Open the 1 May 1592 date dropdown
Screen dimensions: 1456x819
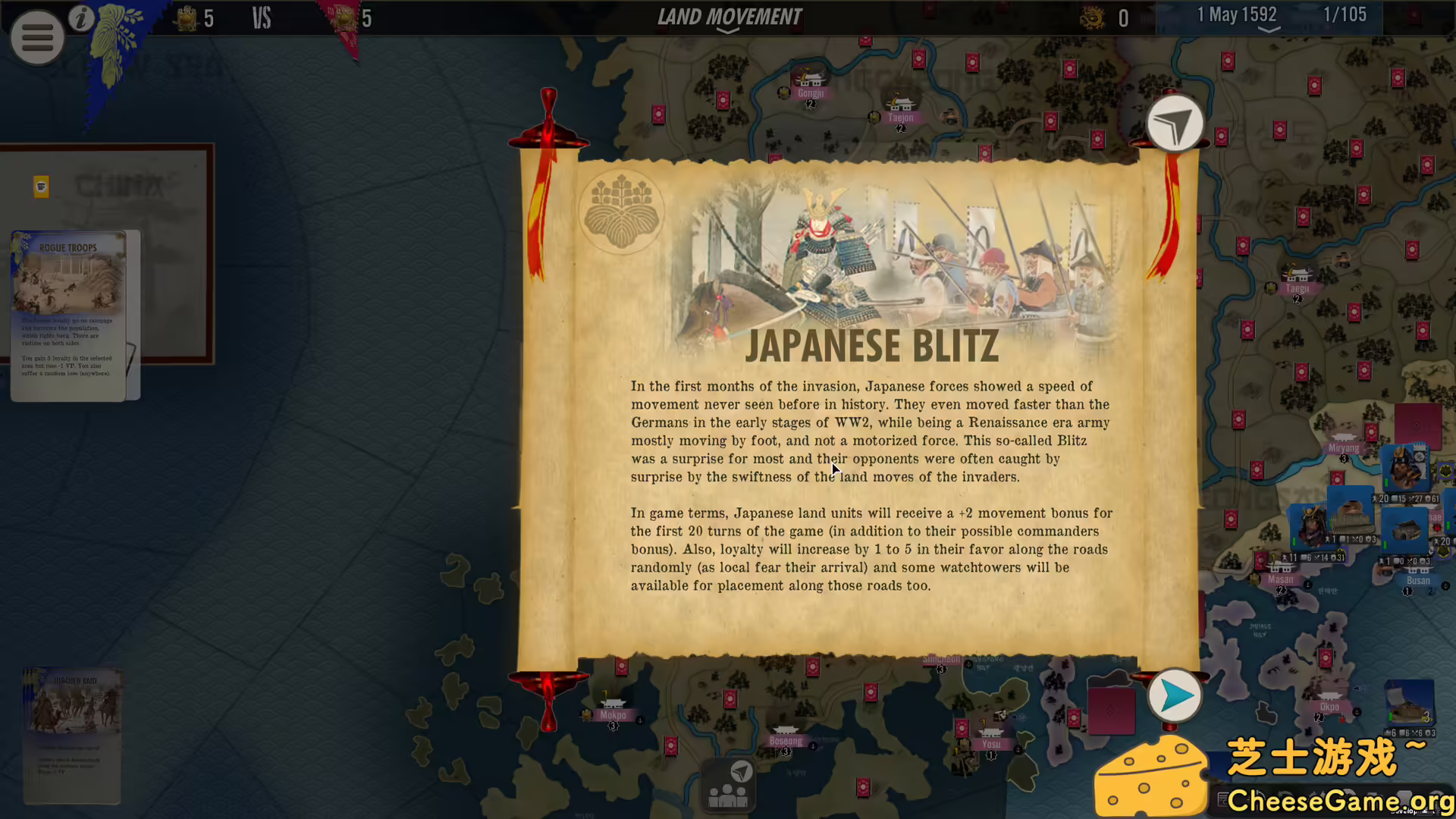[x=1268, y=18]
